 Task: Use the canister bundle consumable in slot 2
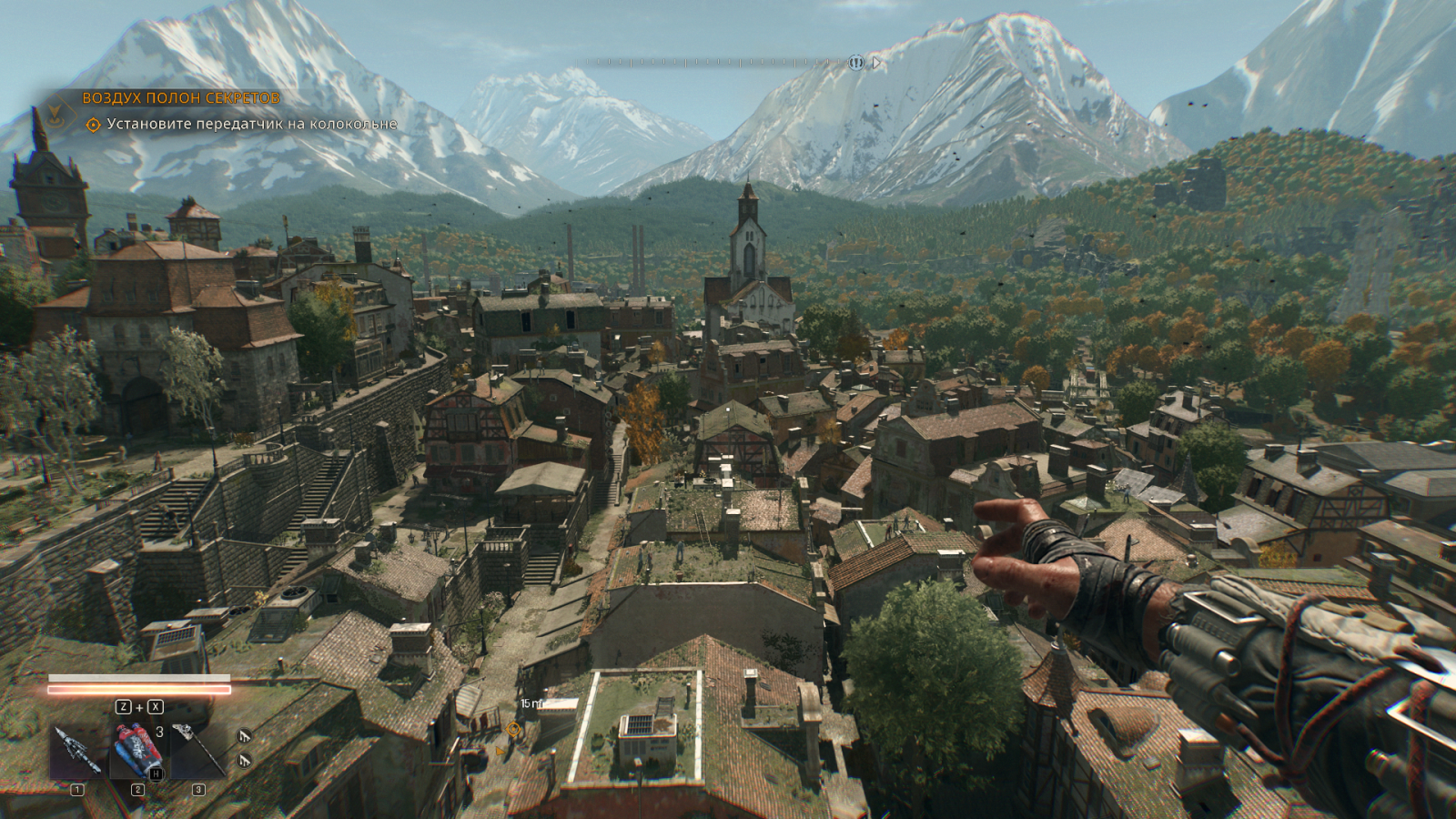[137, 751]
